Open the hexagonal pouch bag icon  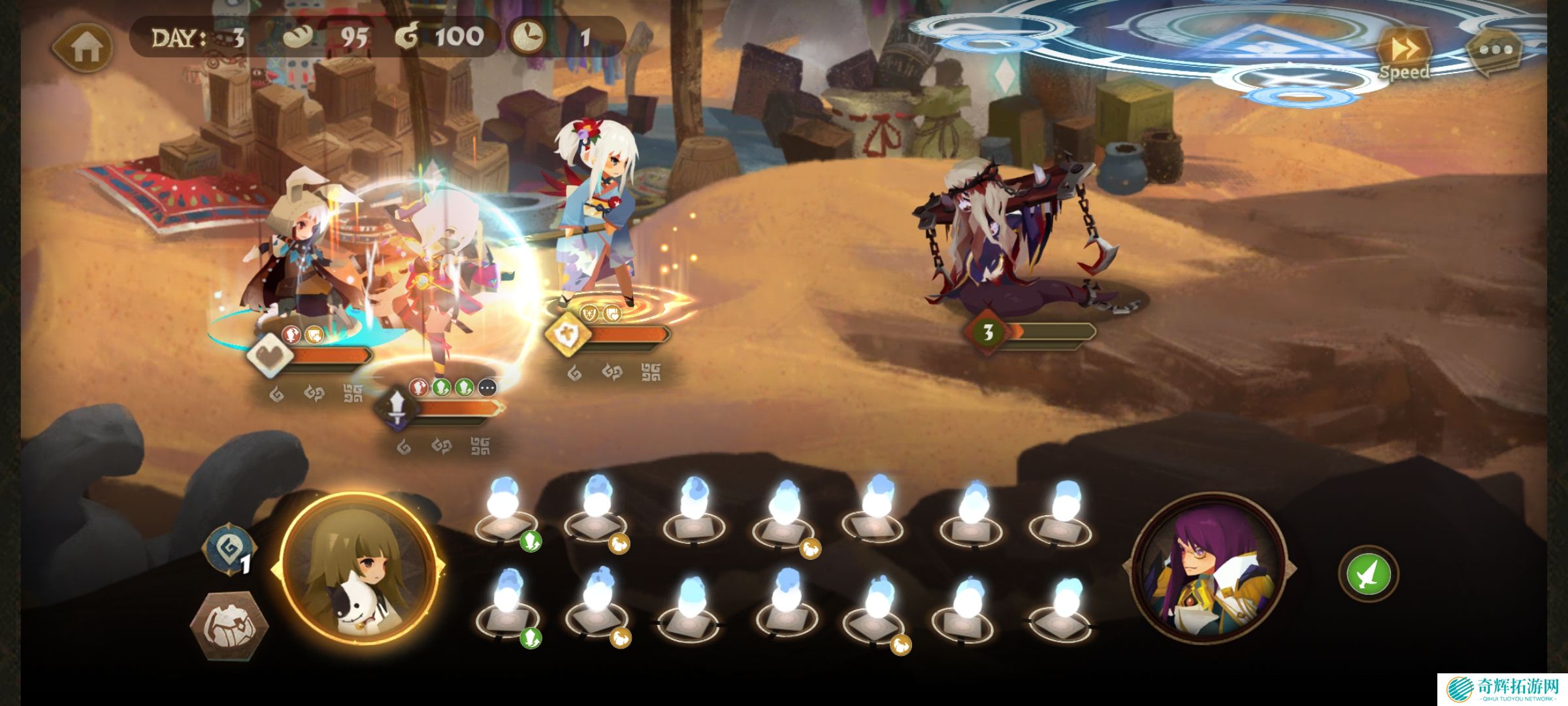229,626
